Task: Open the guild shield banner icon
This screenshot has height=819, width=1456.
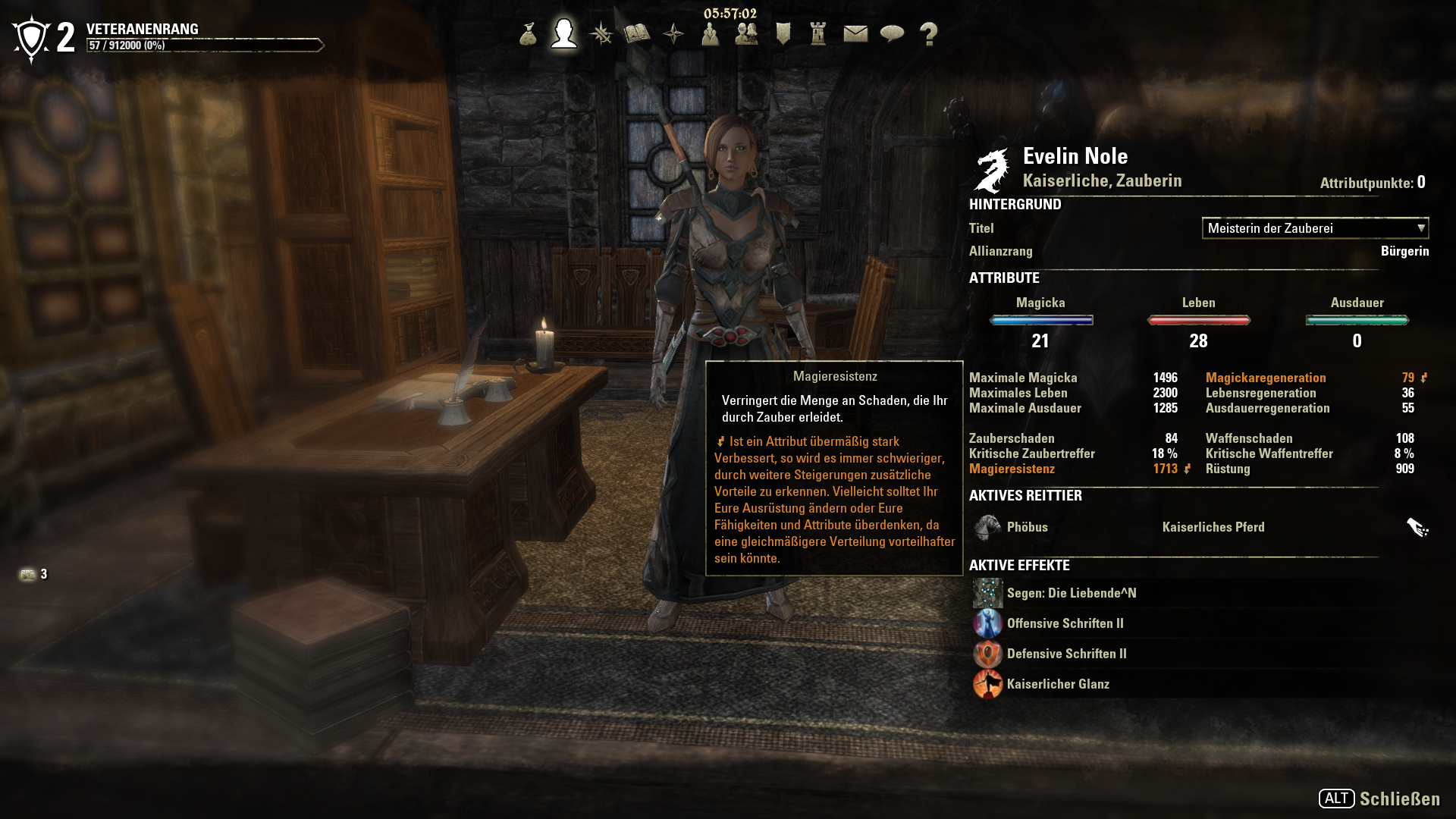Action: tap(783, 34)
